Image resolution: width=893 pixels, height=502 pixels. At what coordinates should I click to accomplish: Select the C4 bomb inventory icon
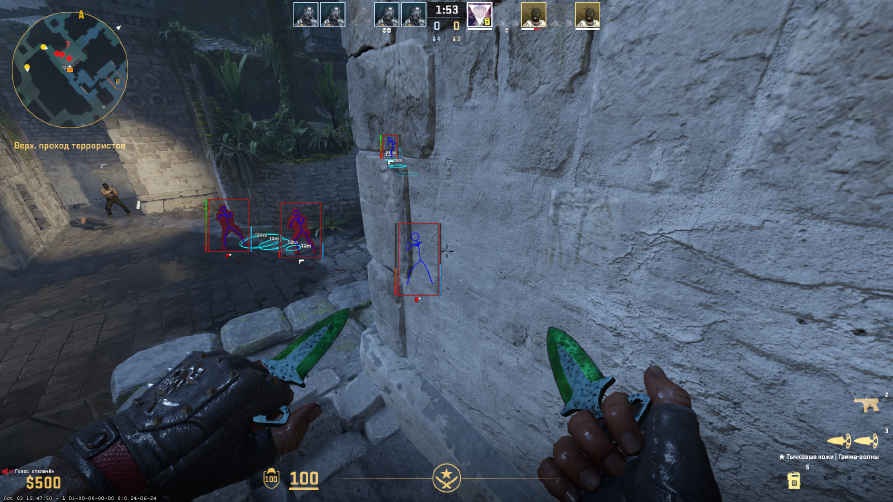[x=794, y=480]
